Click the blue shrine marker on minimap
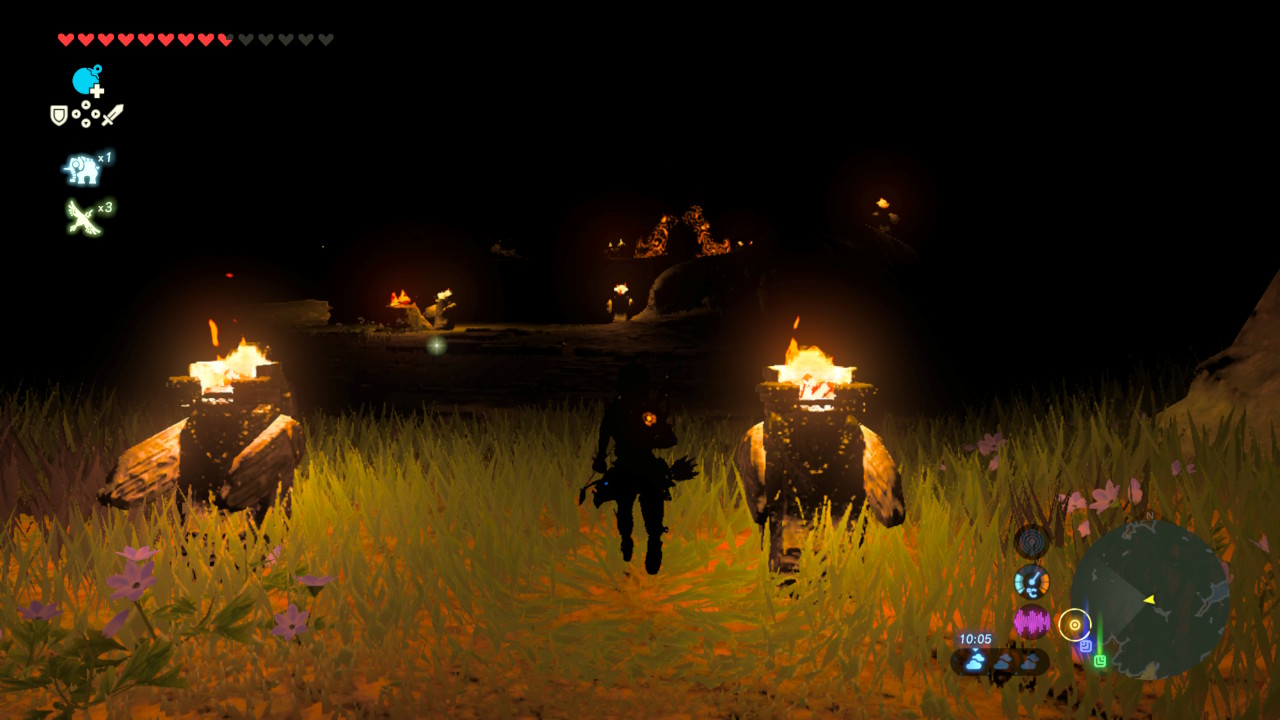 pos(1085,647)
